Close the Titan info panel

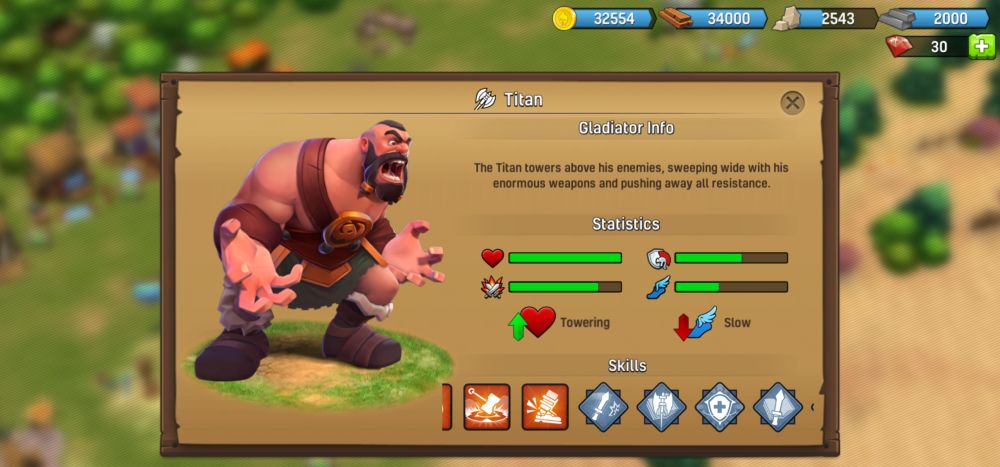coord(792,102)
